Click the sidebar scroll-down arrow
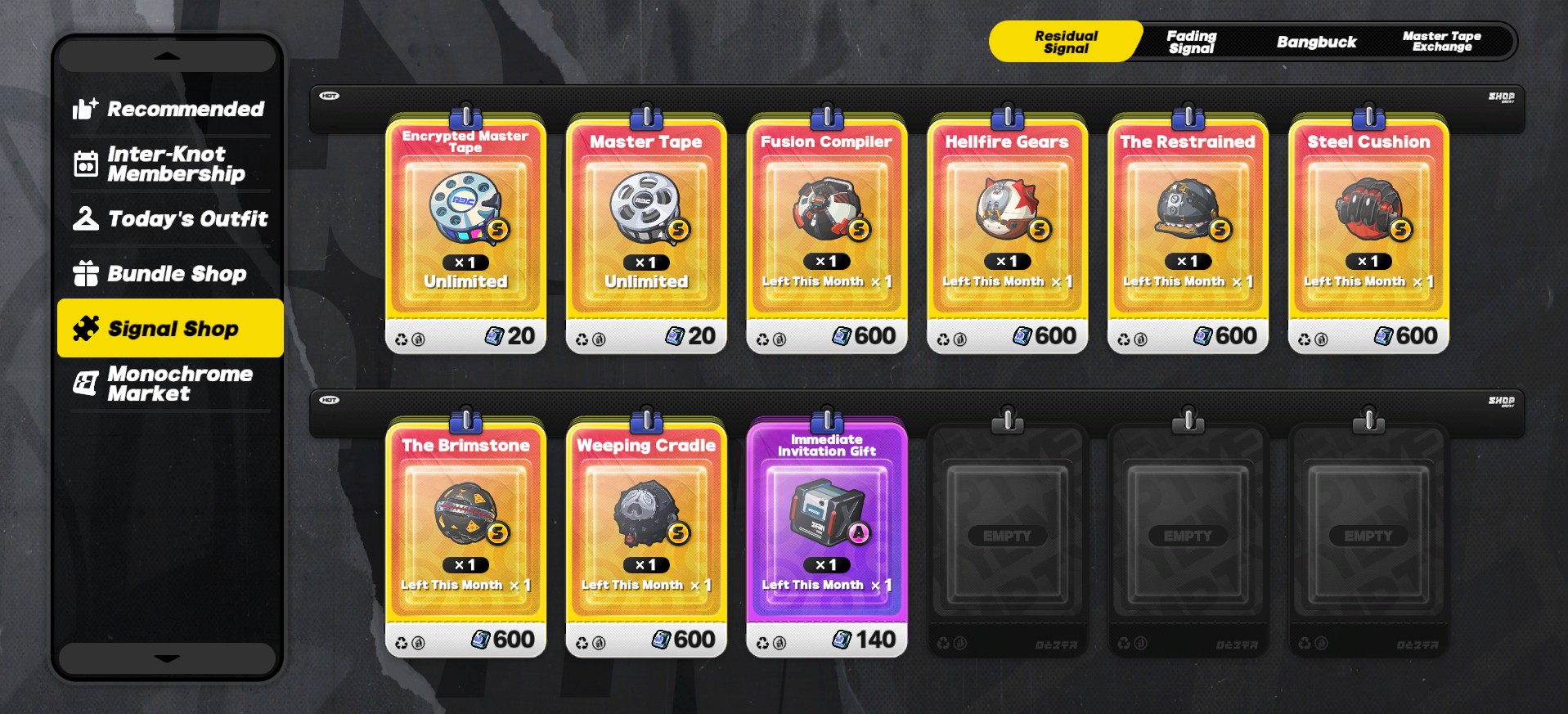Screen dimensions: 1568x714 [167, 658]
